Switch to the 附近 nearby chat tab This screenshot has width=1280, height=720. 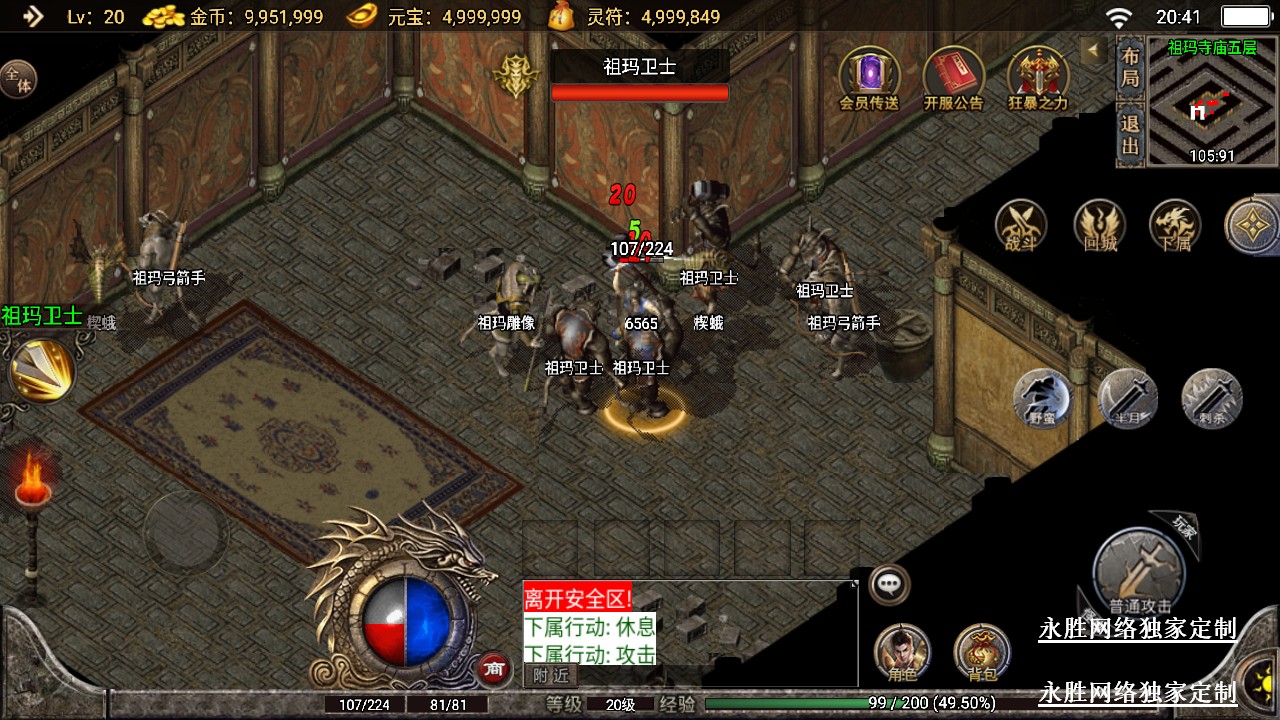click(x=551, y=675)
